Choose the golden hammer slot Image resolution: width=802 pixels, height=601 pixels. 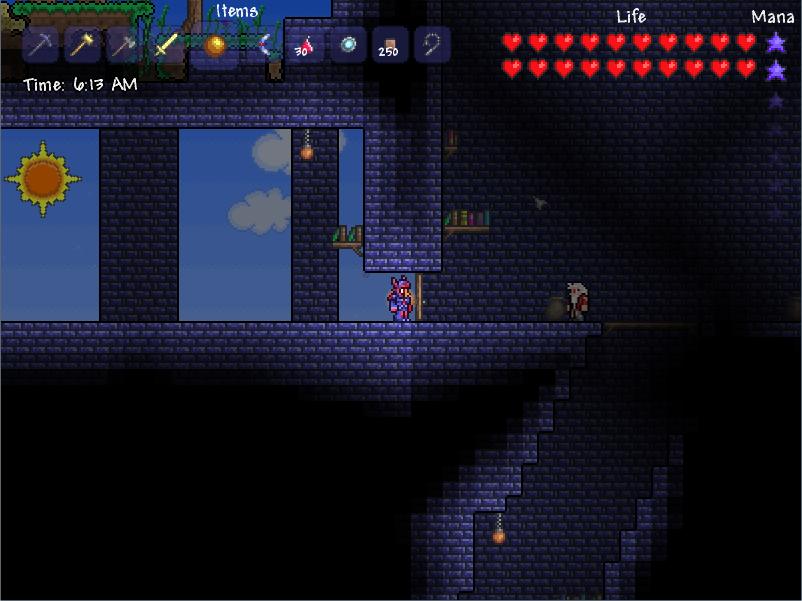coord(83,45)
